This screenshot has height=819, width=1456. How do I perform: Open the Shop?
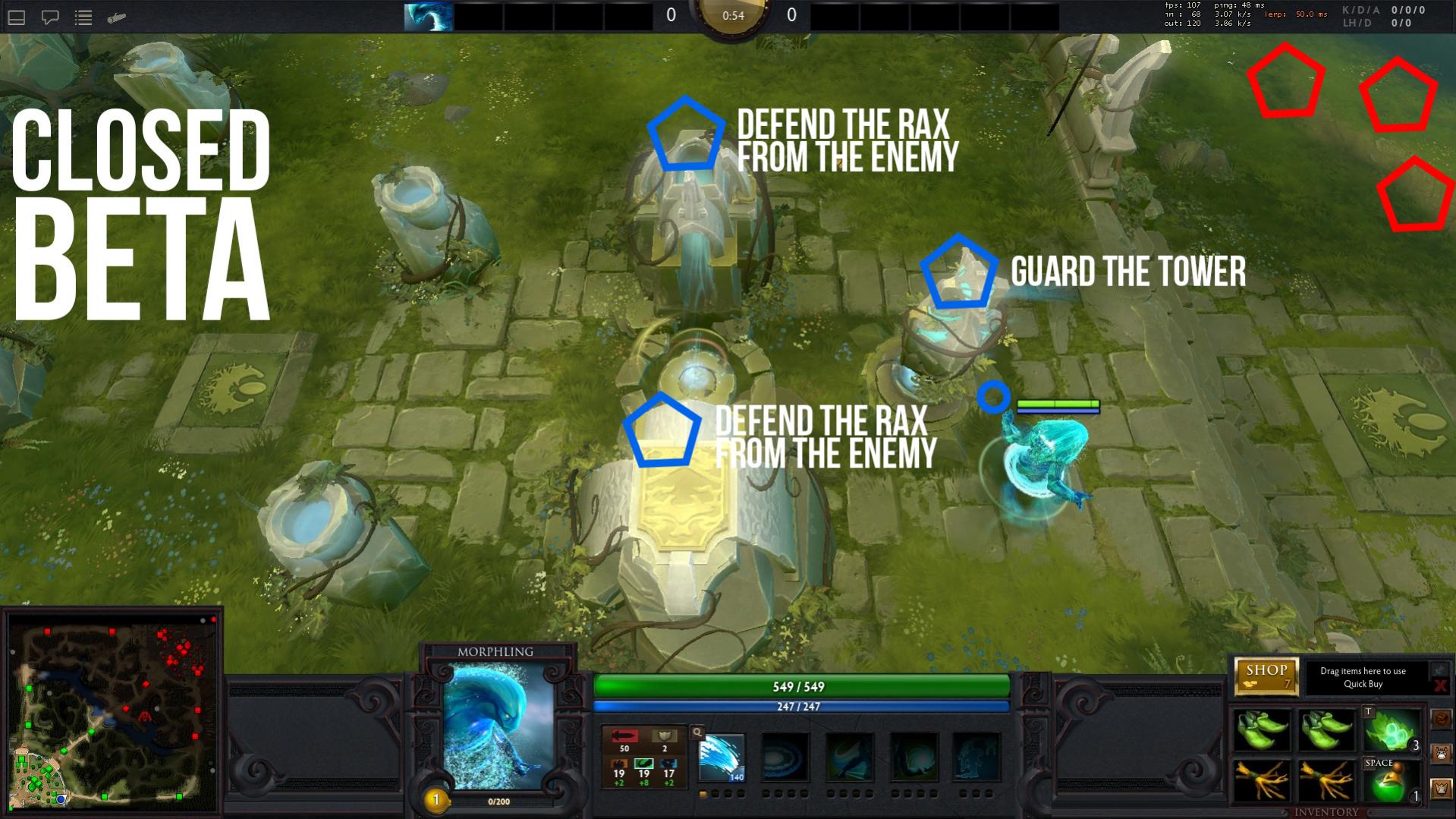(x=1266, y=675)
